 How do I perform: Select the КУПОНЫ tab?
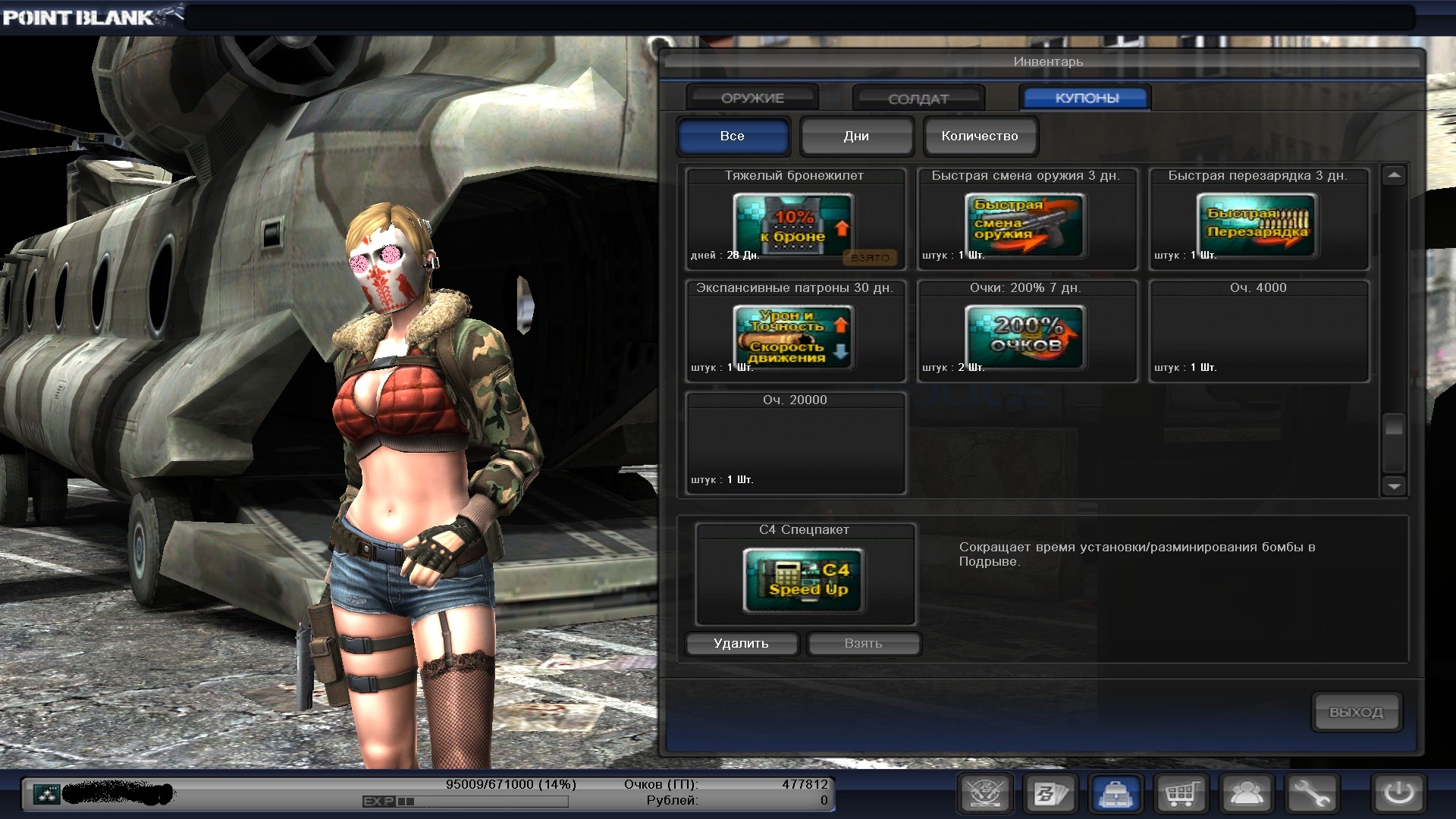(1086, 98)
